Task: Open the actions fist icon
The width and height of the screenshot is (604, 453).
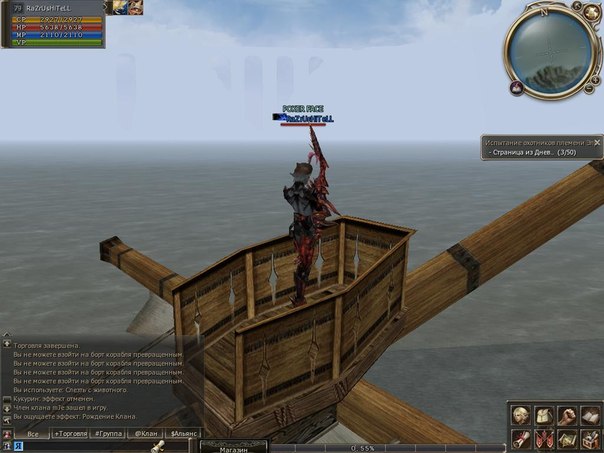Action: point(566,415)
